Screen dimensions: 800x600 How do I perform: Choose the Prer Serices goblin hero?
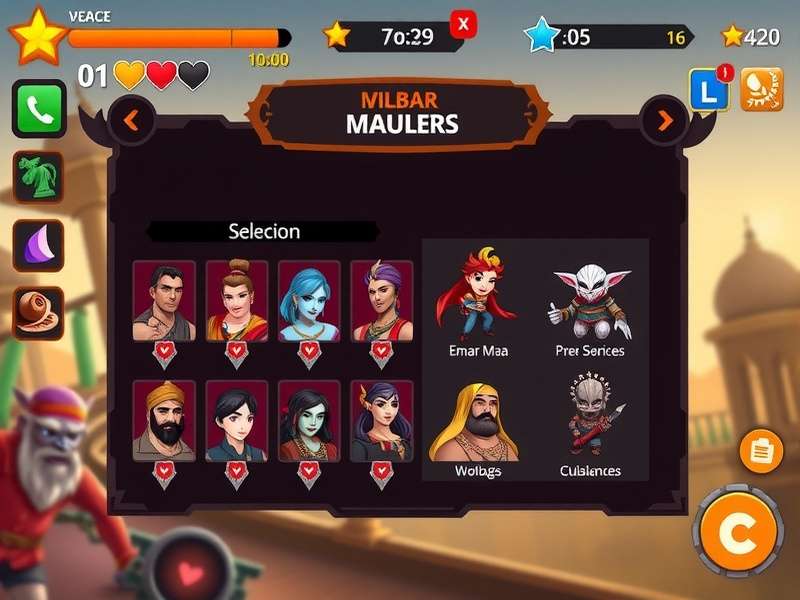tap(590, 302)
